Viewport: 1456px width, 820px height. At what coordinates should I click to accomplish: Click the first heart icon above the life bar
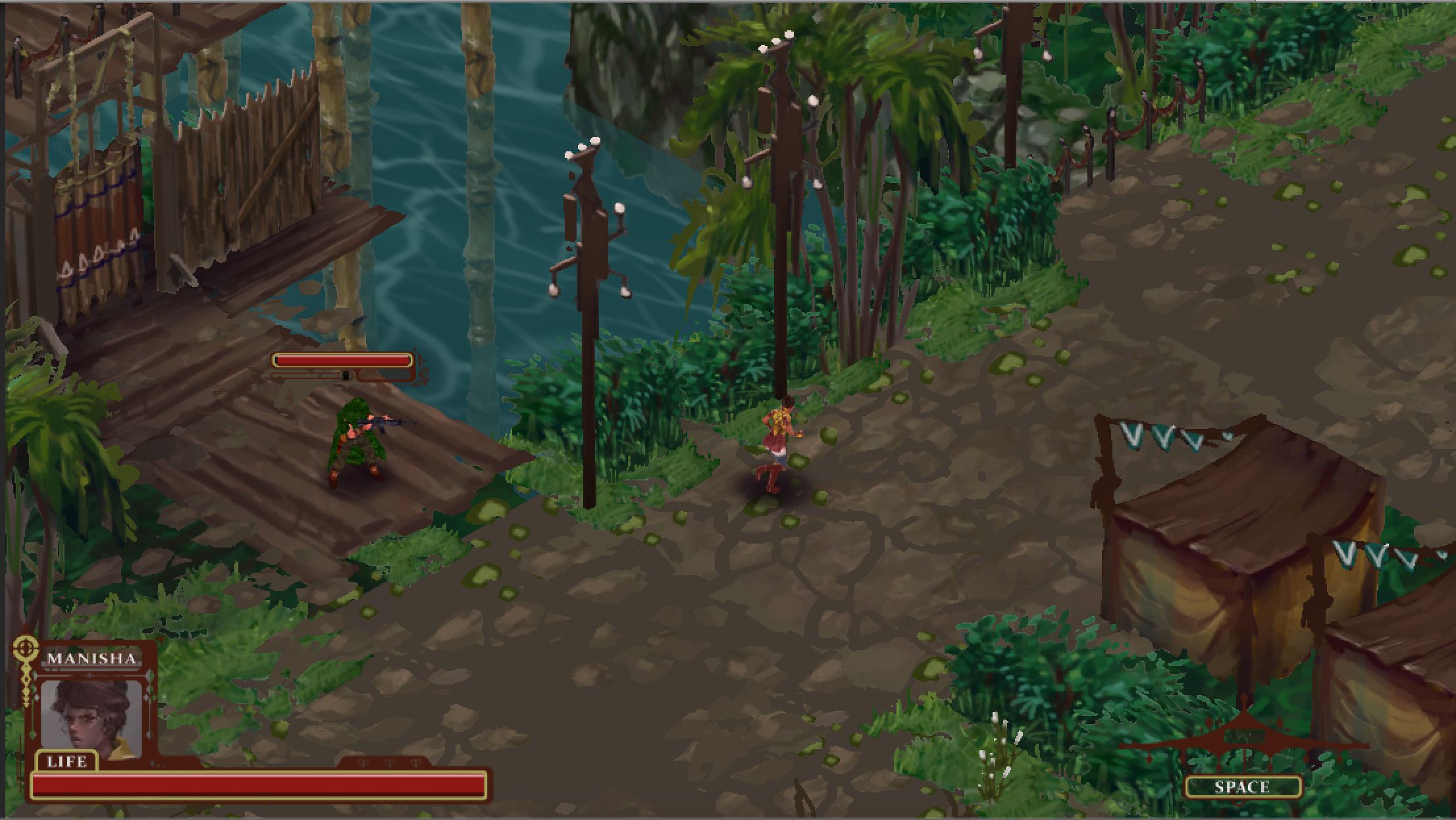[364, 763]
